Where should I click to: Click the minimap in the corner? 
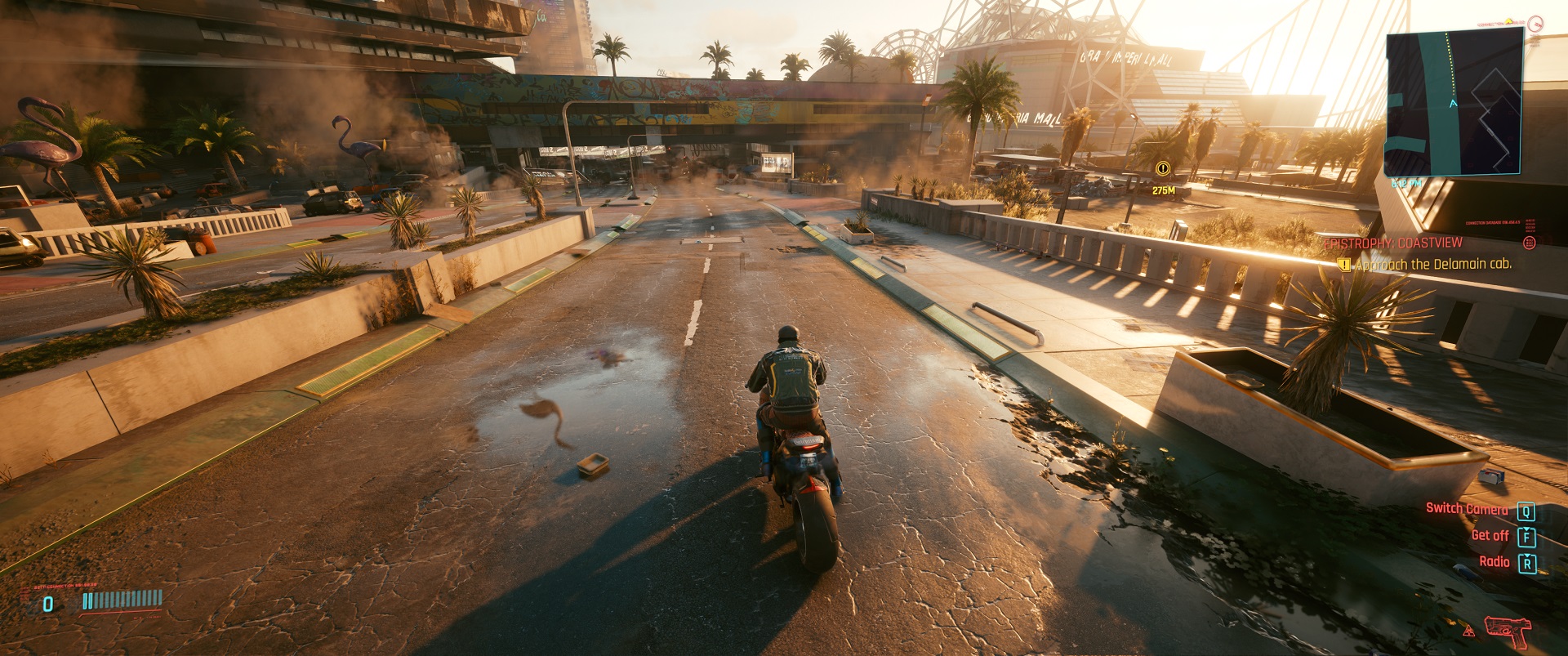coord(1454,101)
